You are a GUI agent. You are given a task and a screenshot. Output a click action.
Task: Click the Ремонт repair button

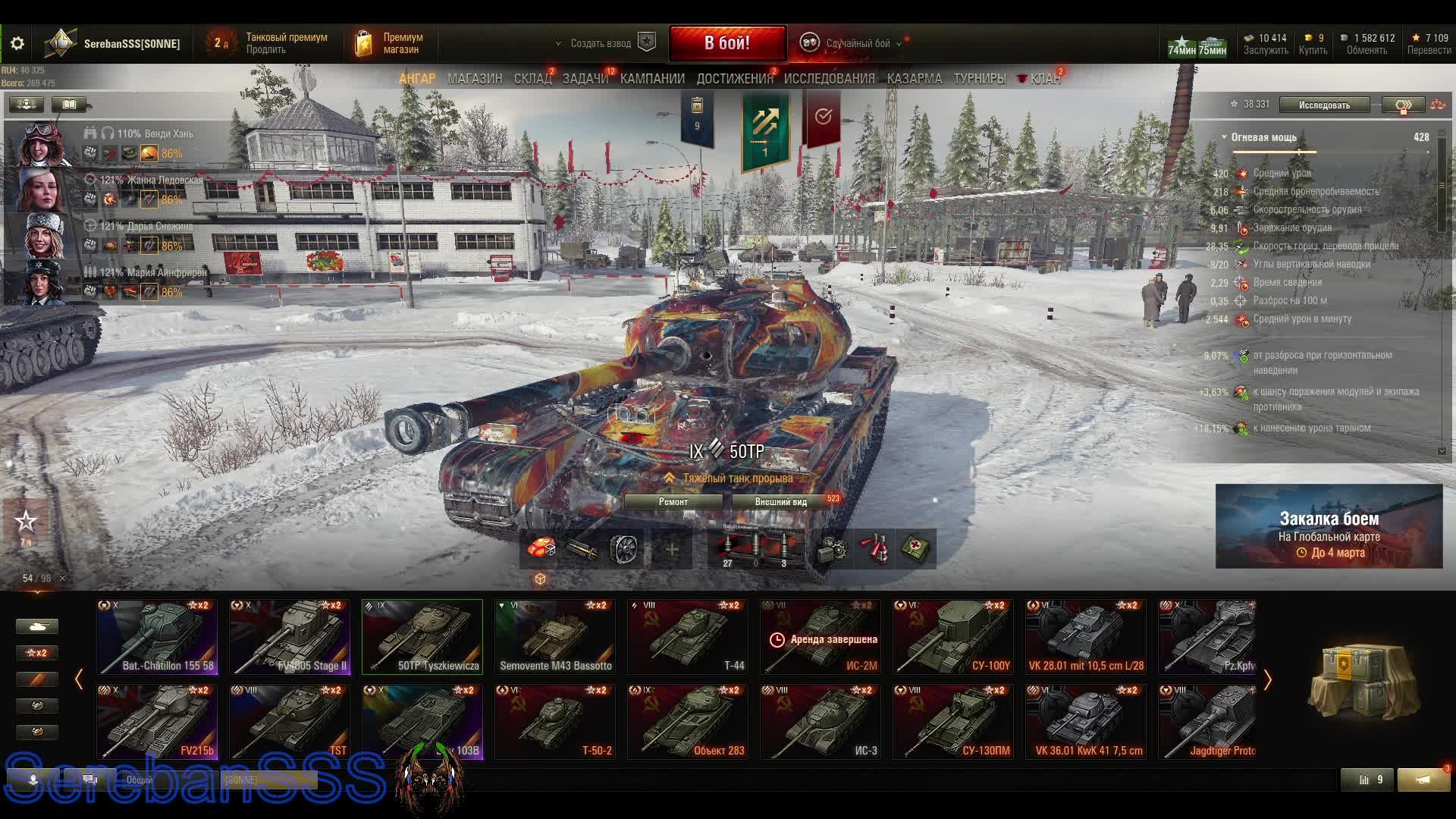(x=673, y=502)
